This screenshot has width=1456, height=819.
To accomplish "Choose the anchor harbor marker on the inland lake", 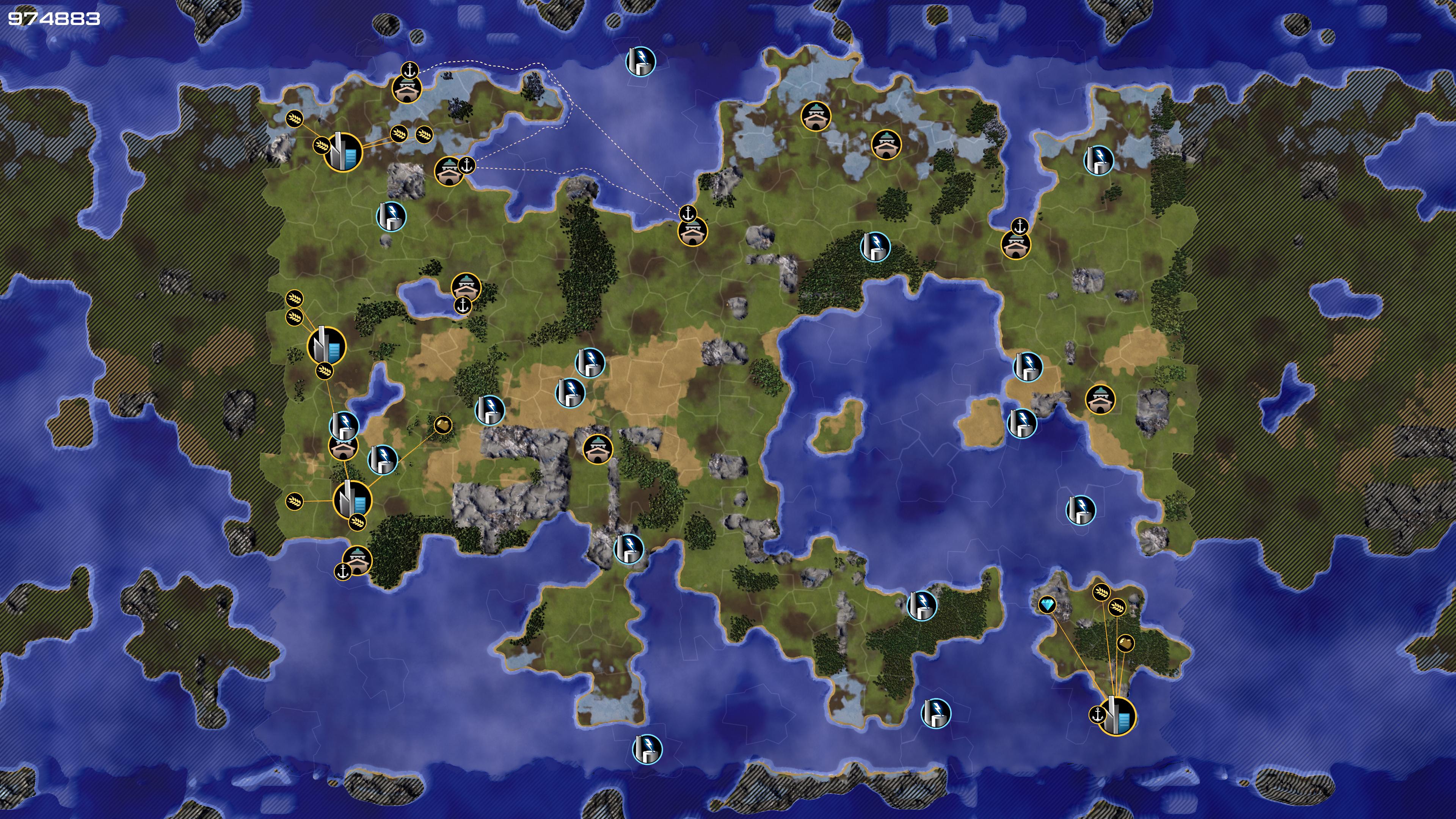I will pyautogui.click(x=462, y=306).
